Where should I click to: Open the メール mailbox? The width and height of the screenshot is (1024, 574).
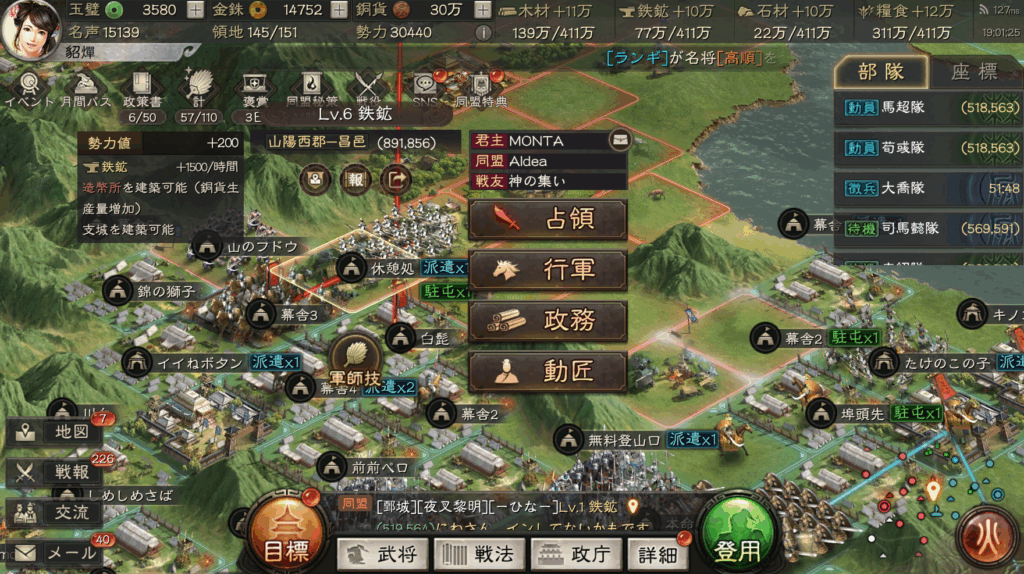(x=55, y=552)
